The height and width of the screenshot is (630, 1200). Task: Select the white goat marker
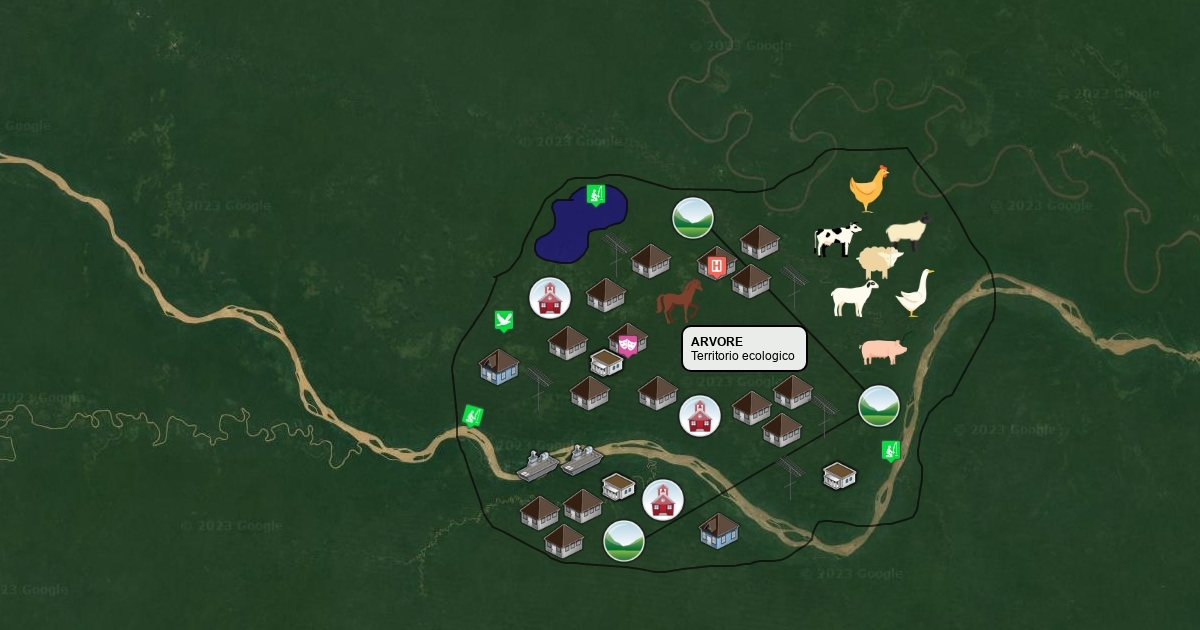(x=855, y=298)
